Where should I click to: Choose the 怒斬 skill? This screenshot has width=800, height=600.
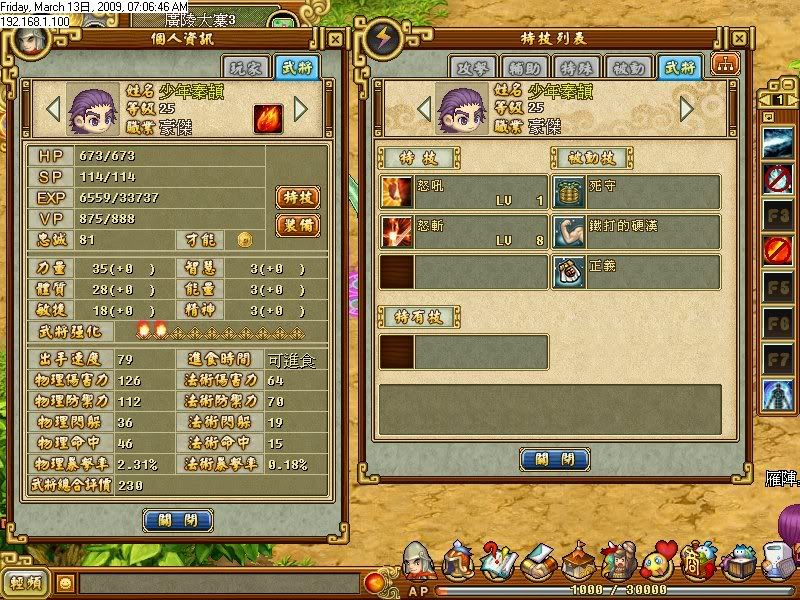point(464,232)
